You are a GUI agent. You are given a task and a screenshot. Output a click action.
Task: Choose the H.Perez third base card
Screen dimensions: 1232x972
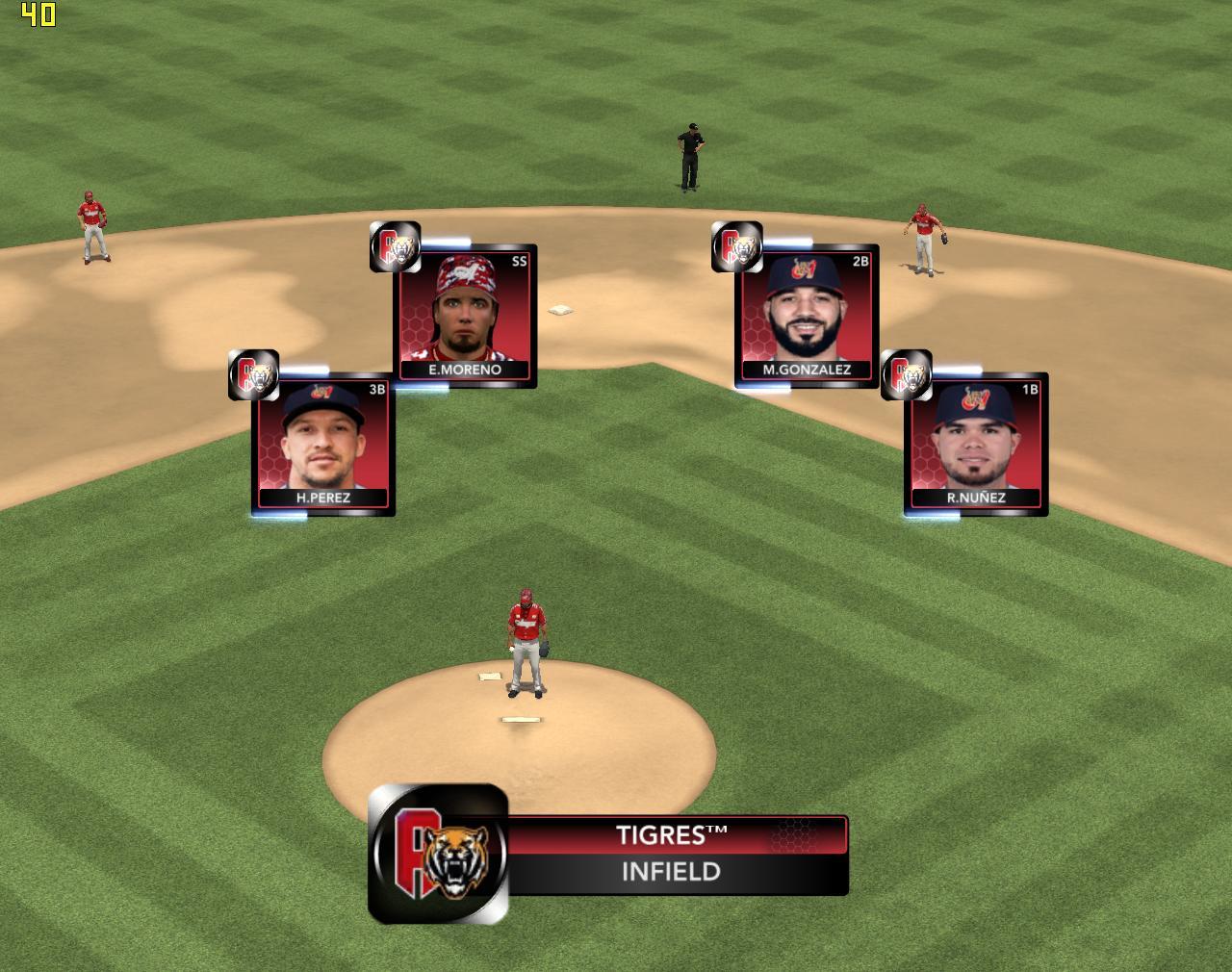click(323, 445)
